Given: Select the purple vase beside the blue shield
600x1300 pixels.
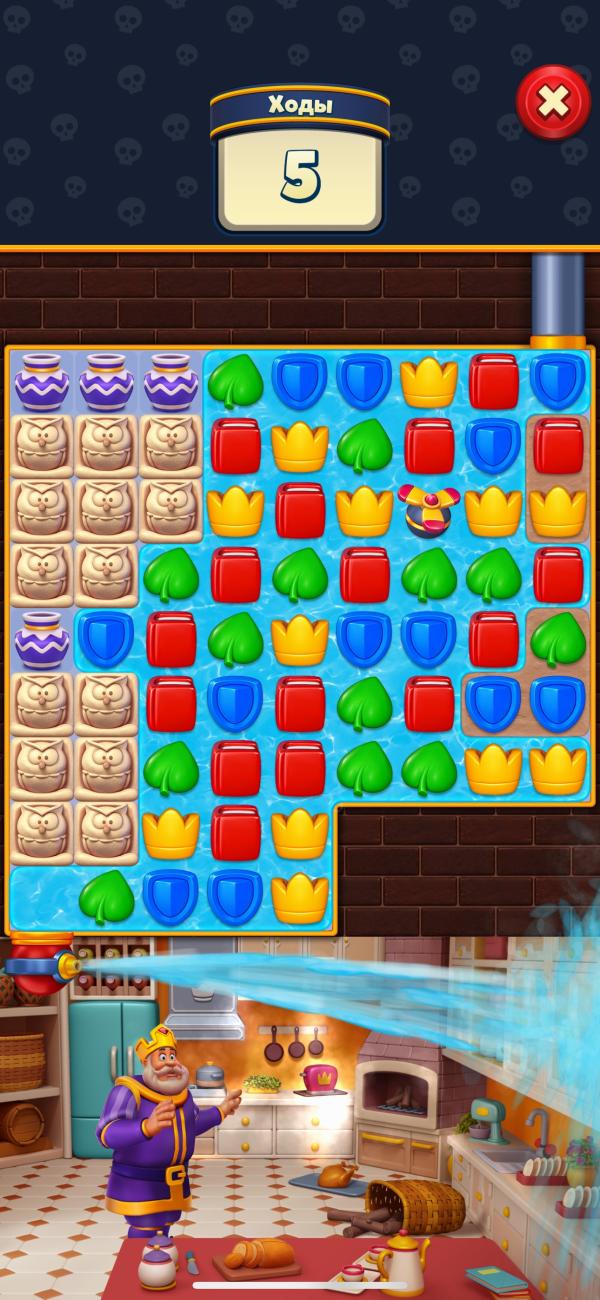Looking at the screenshot, I should 41,640.
